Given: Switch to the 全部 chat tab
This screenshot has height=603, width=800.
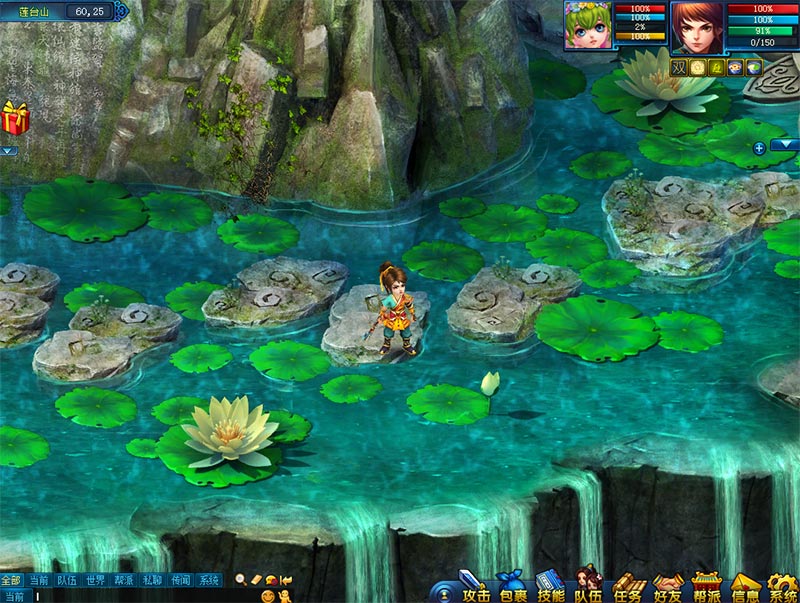Looking at the screenshot, I should [x=11, y=579].
